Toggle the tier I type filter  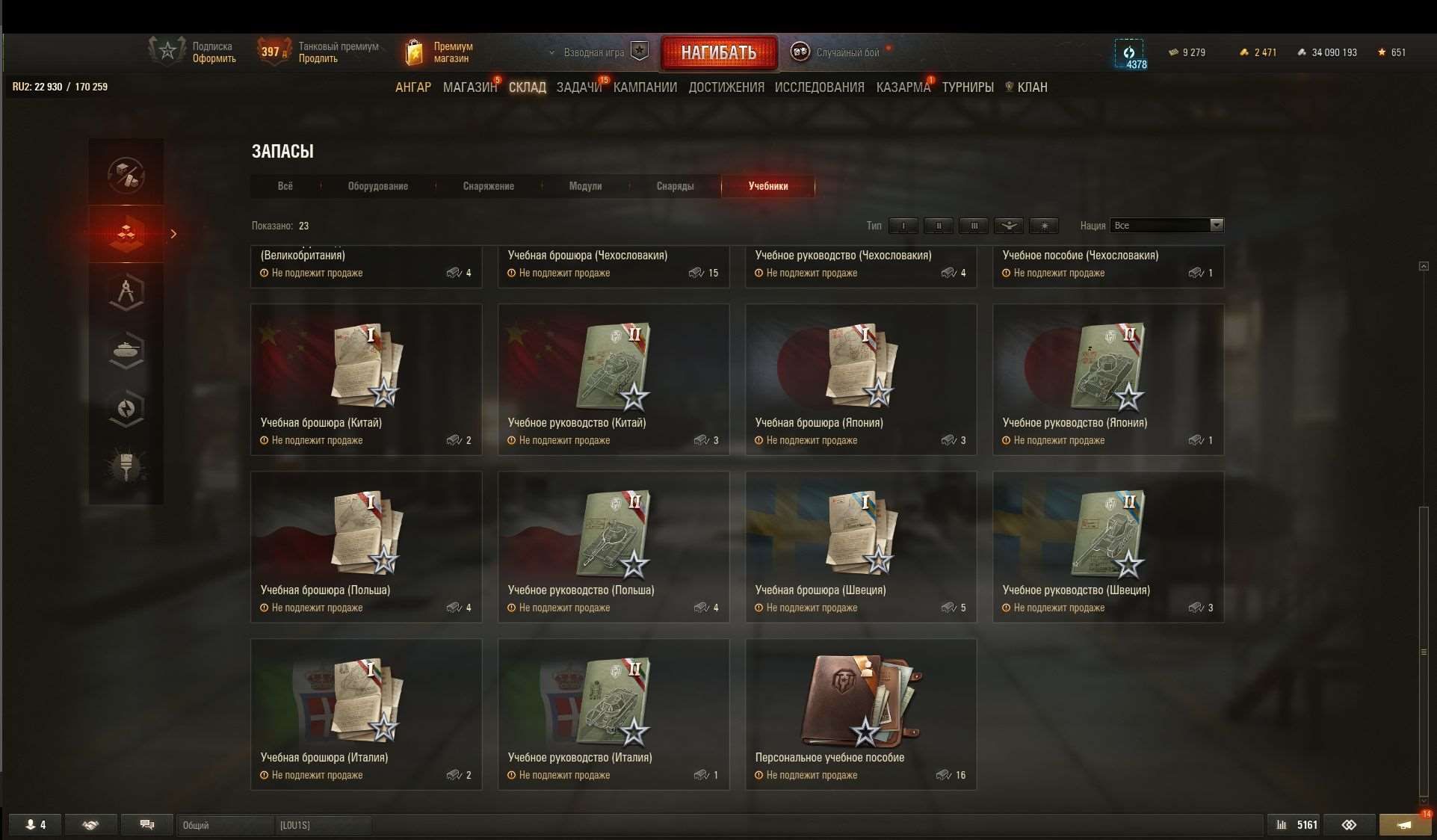pyautogui.click(x=903, y=226)
